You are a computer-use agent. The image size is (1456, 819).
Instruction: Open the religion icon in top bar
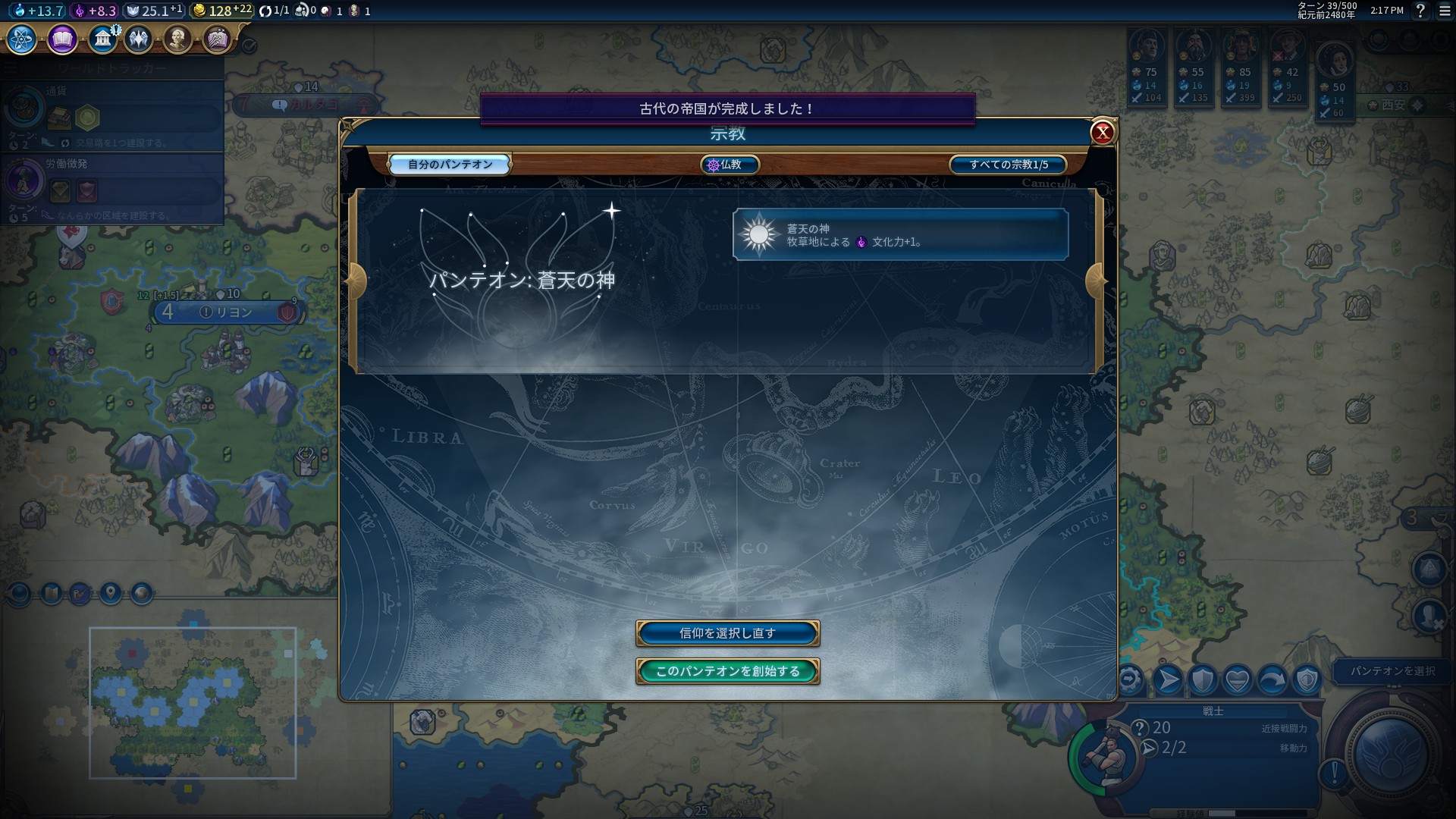pos(139,39)
